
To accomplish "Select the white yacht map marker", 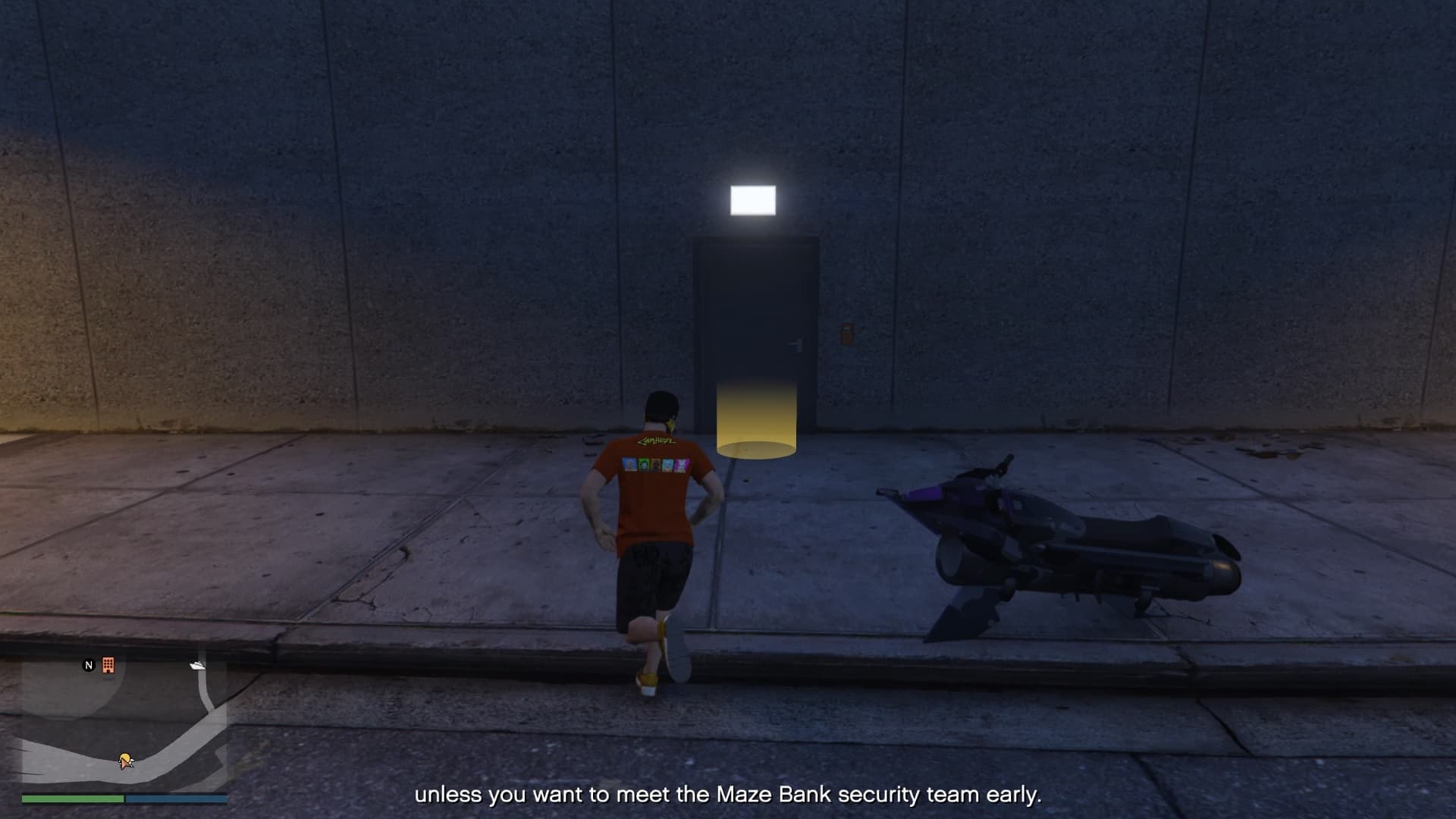I will click(197, 666).
